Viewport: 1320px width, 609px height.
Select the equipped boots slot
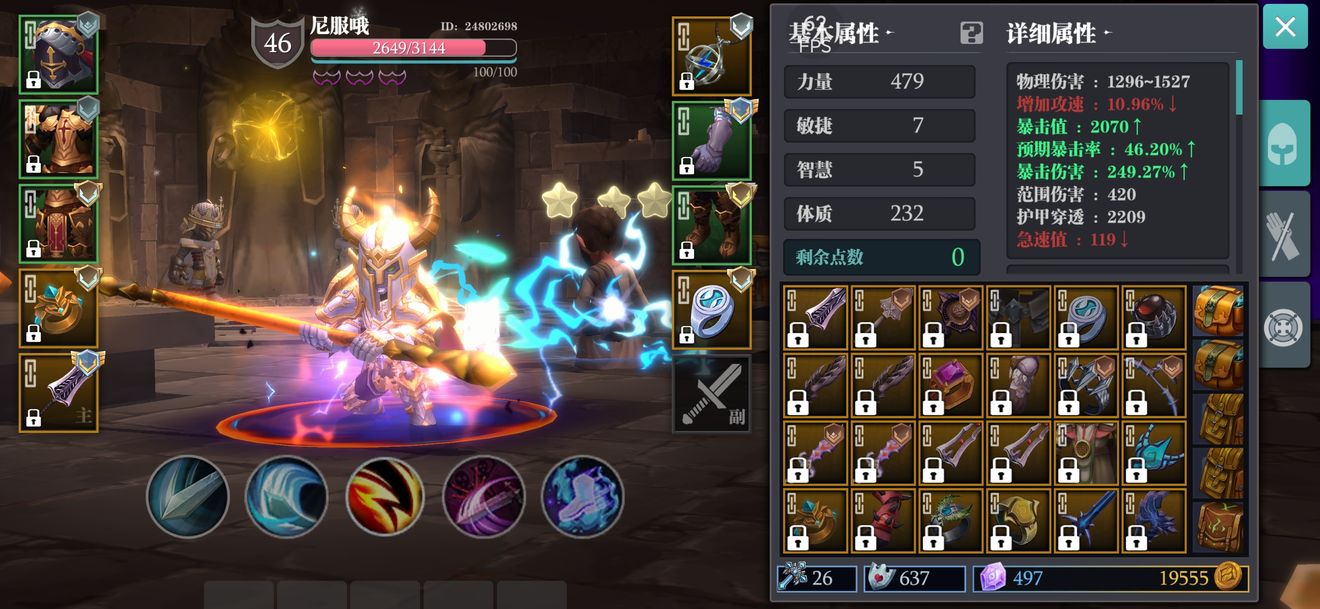pyautogui.click(x=711, y=224)
